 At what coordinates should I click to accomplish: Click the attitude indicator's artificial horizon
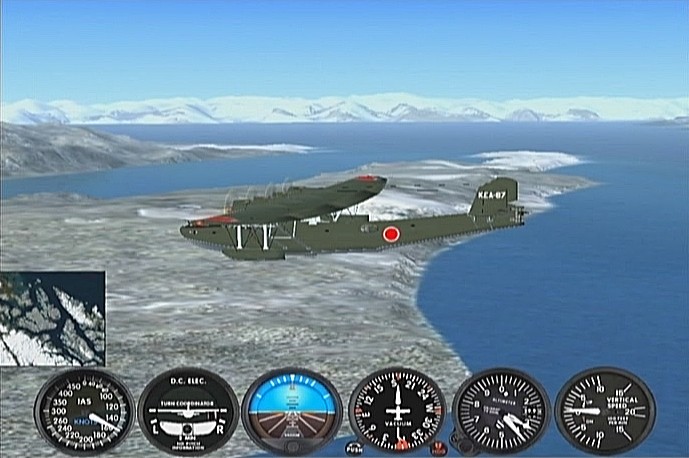[292, 411]
